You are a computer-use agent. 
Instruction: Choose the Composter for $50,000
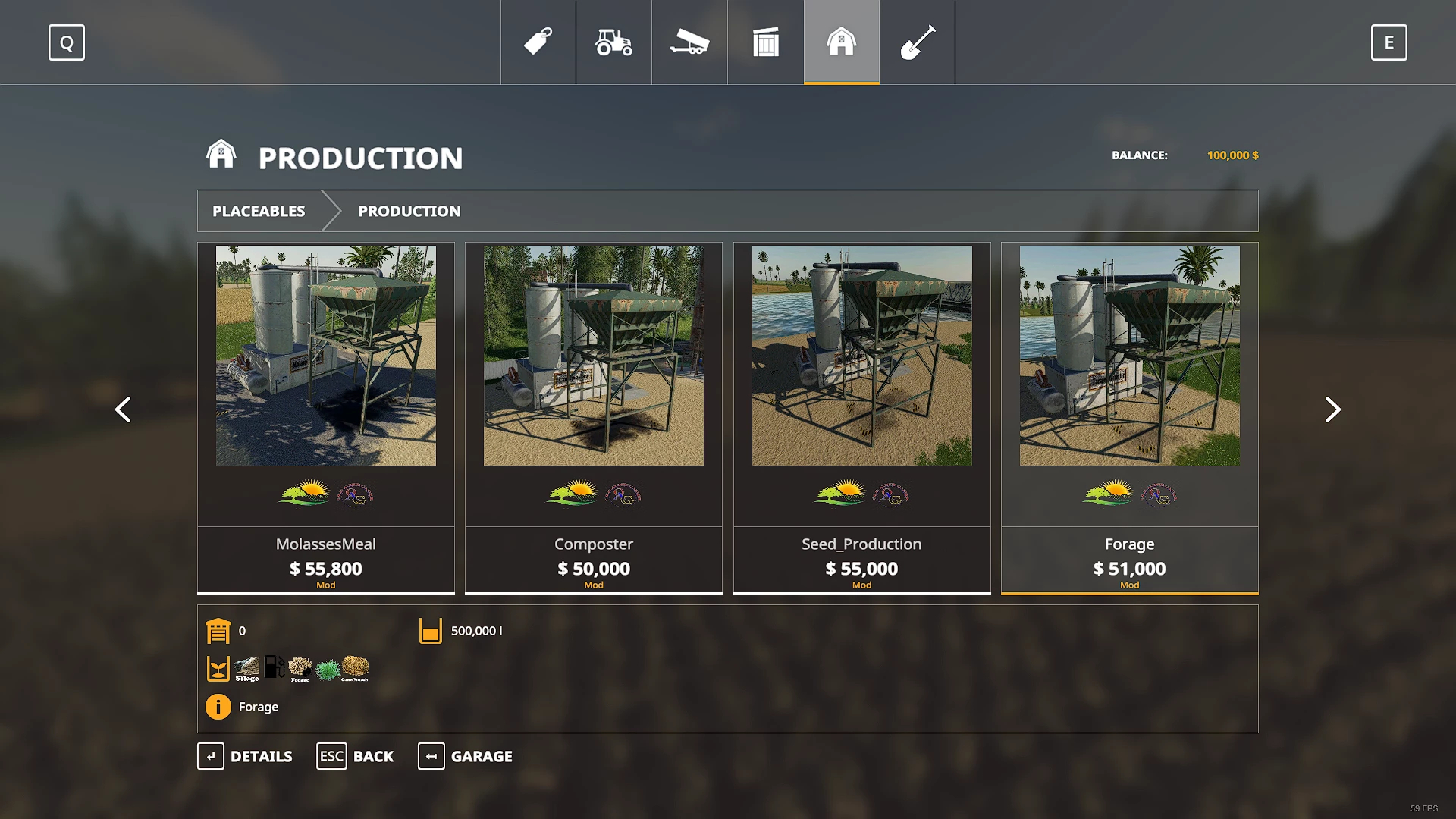pyautogui.click(x=594, y=417)
